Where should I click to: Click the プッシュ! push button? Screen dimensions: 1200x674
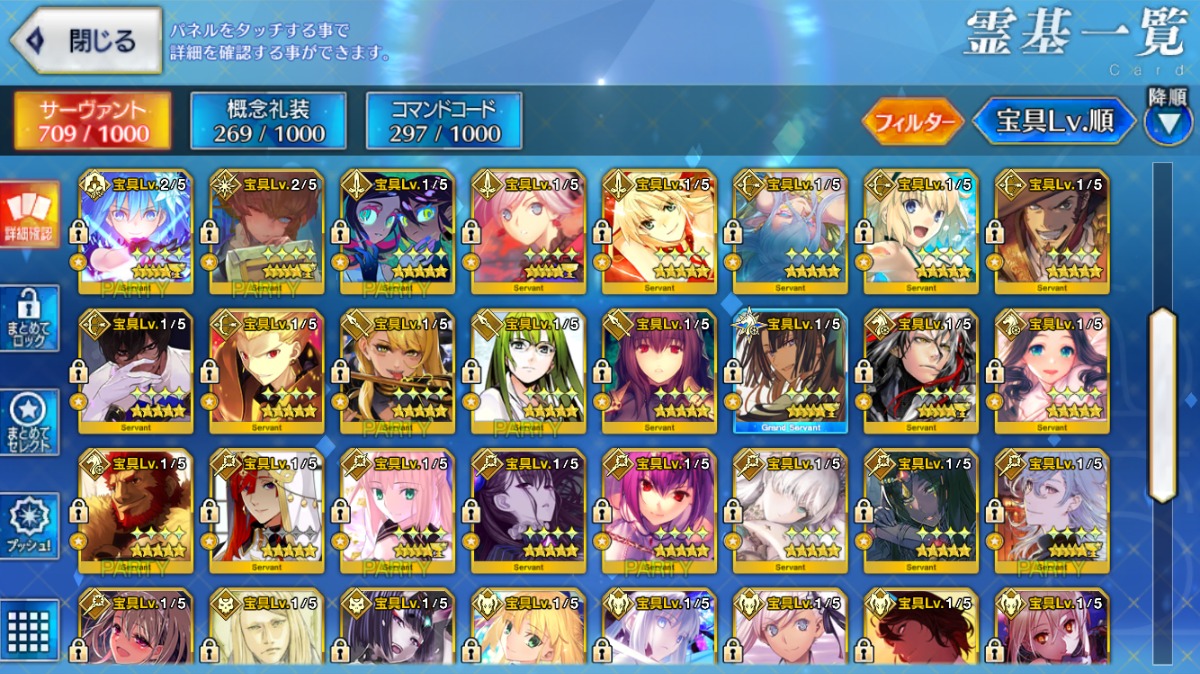tap(29, 525)
